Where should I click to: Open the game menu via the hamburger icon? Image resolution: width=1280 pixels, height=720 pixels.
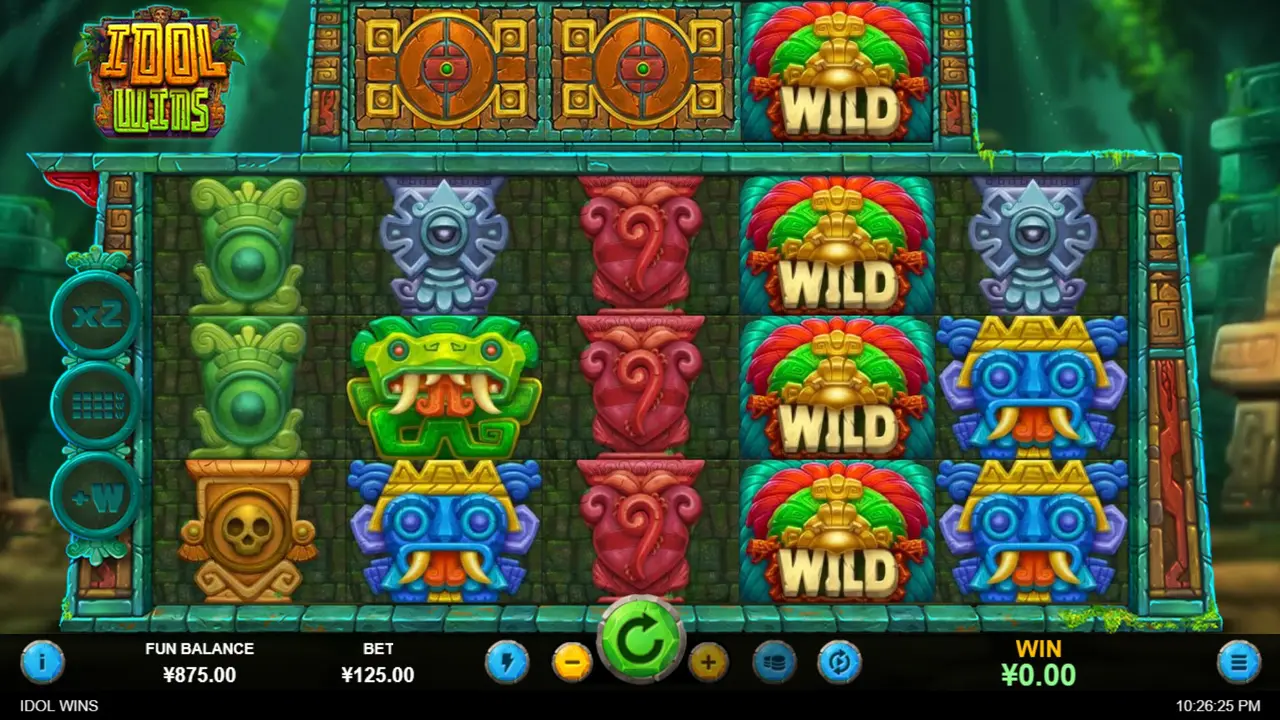click(1237, 661)
